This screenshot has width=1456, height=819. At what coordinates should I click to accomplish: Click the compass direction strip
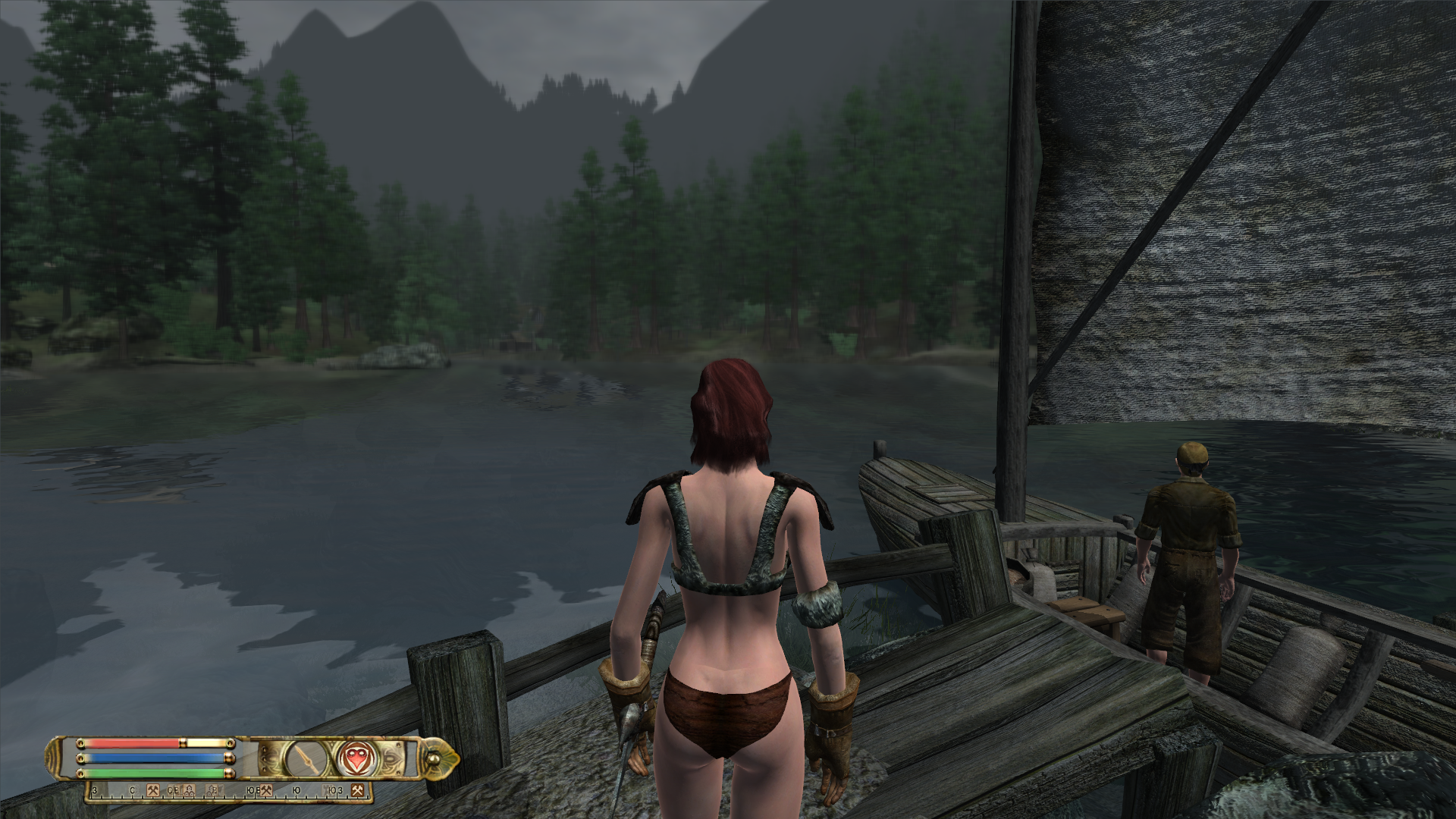pyautogui.click(x=227, y=792)
